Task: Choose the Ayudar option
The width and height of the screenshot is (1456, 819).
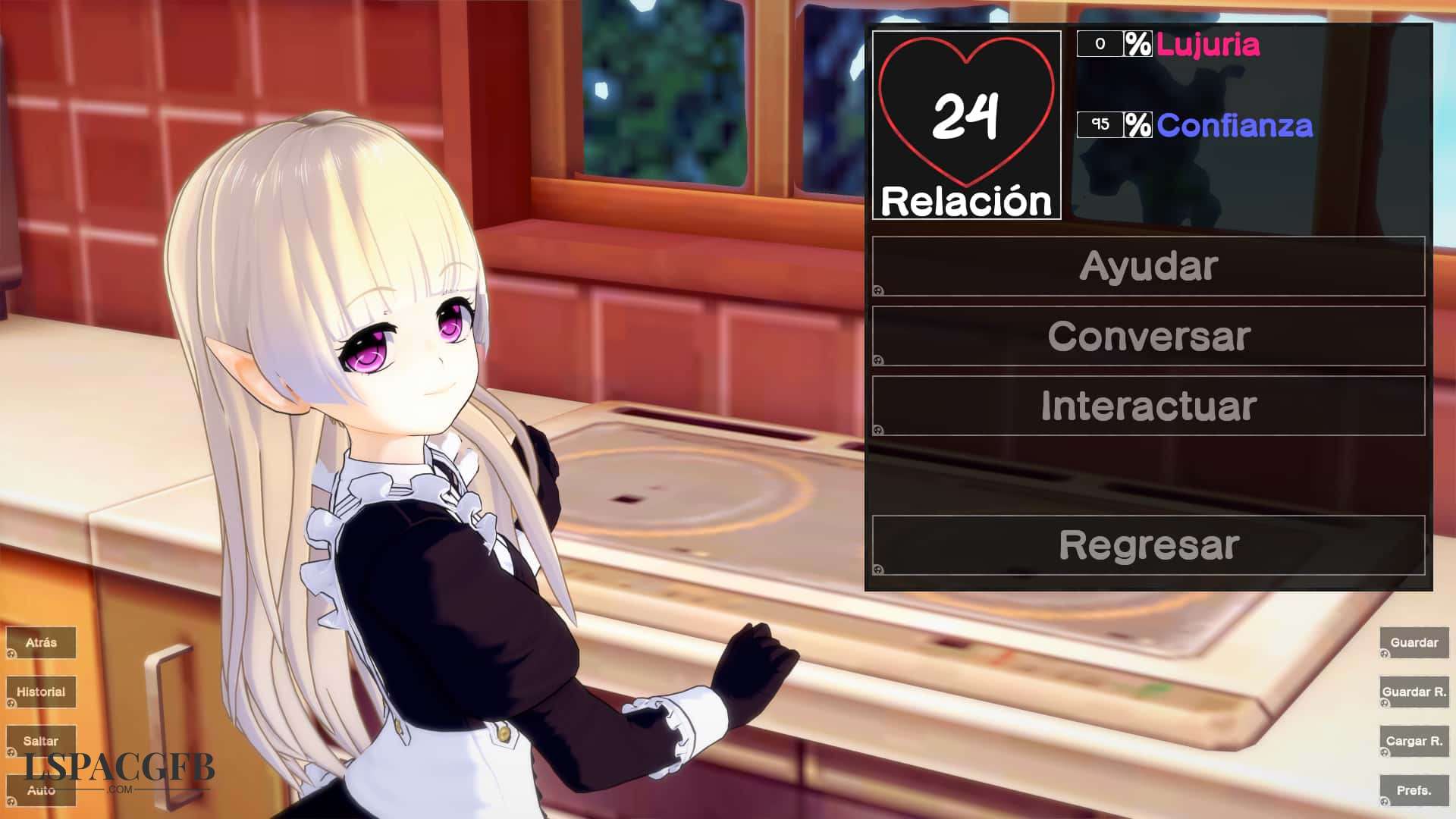Action: (x=1148, y=266)
